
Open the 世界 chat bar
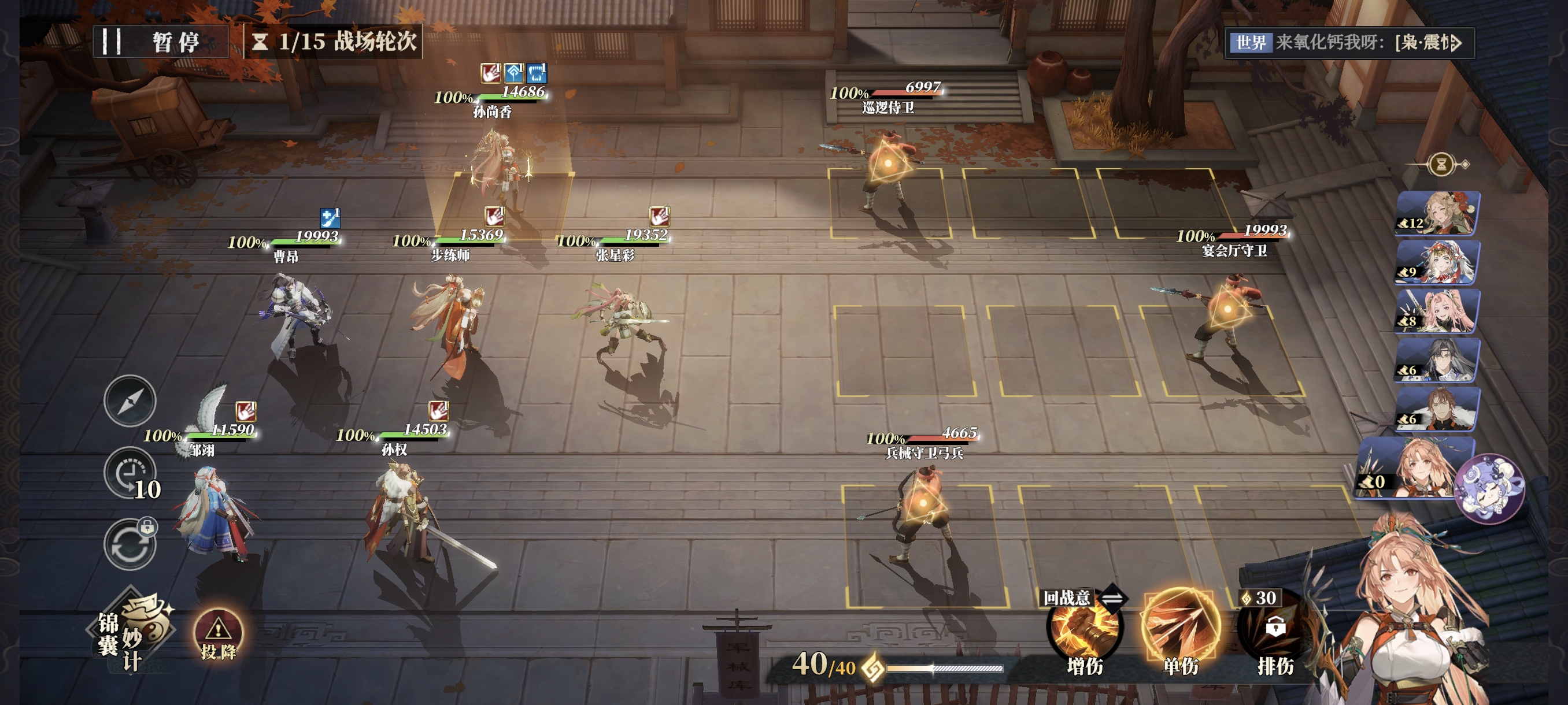pyautogui.click(x=1348, y=43)
